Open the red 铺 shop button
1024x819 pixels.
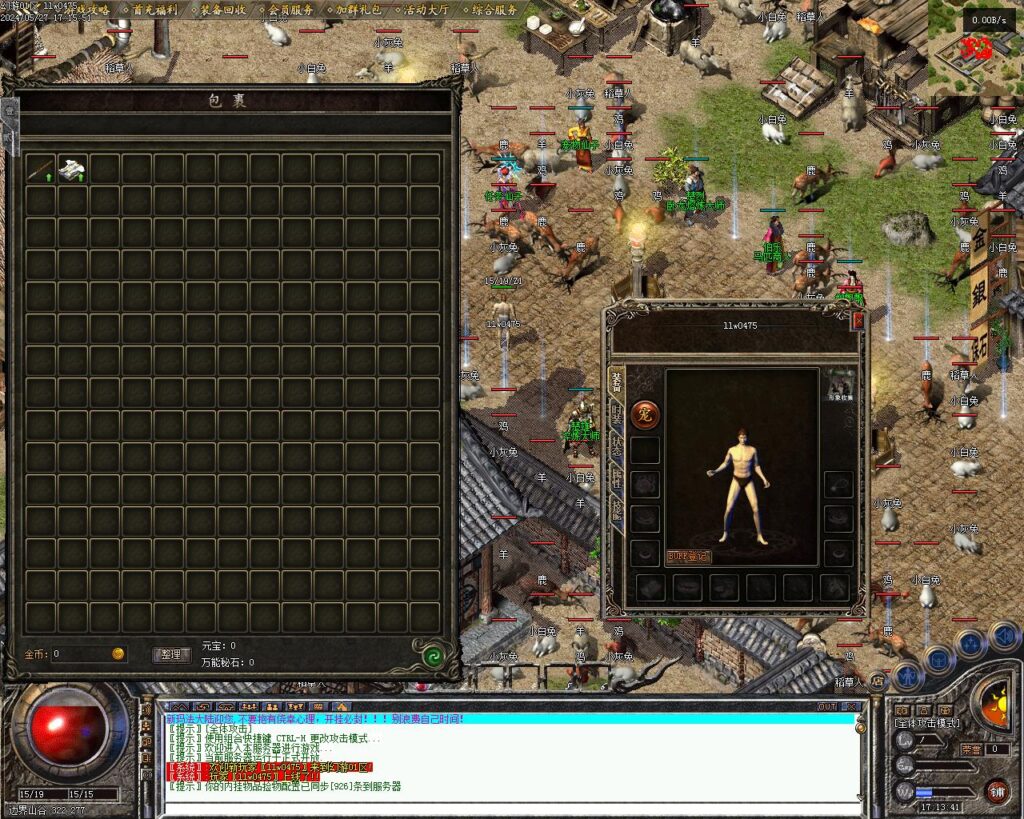[996, 791]
